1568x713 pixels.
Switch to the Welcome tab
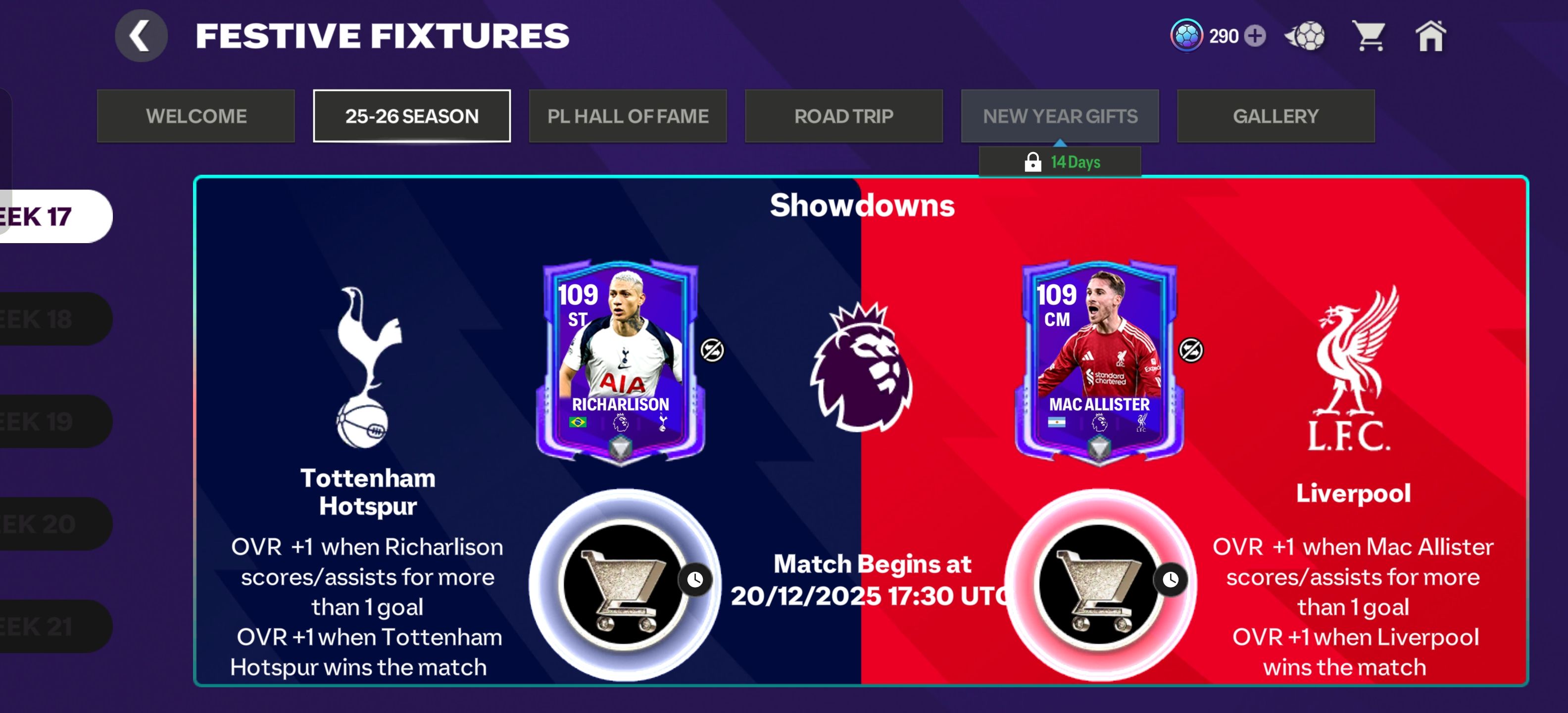pos(196,116)
